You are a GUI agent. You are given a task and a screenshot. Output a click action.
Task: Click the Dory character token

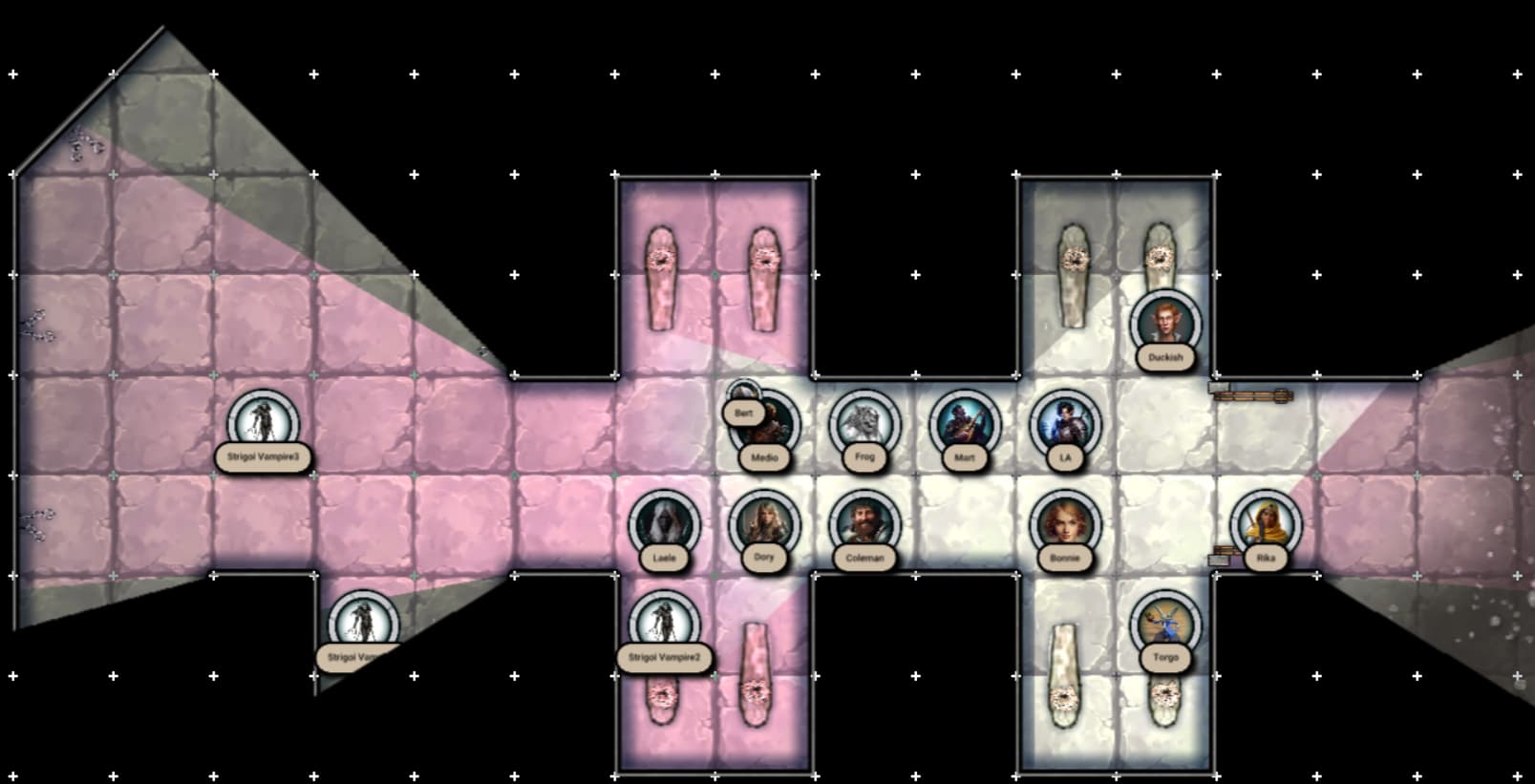point(764,524)
